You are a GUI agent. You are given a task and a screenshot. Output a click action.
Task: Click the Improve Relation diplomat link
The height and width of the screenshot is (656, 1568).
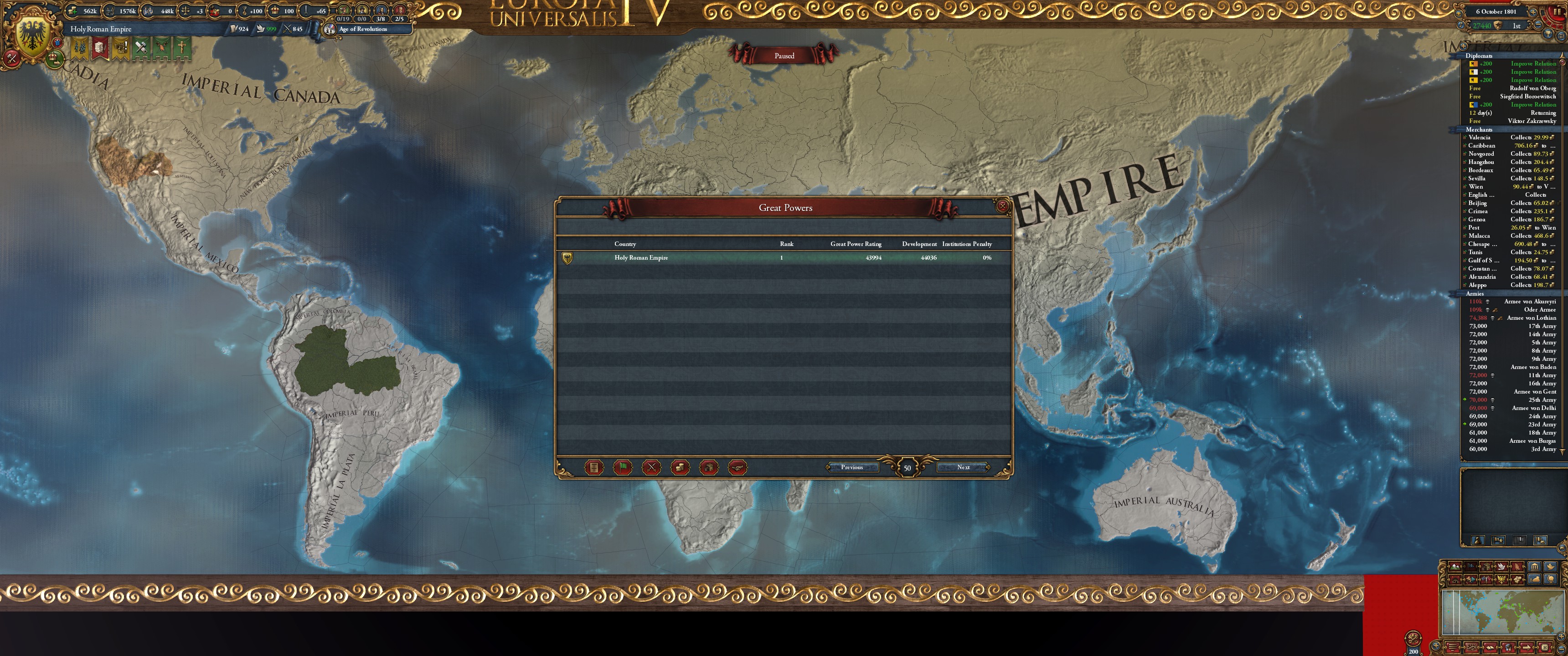1533,63
